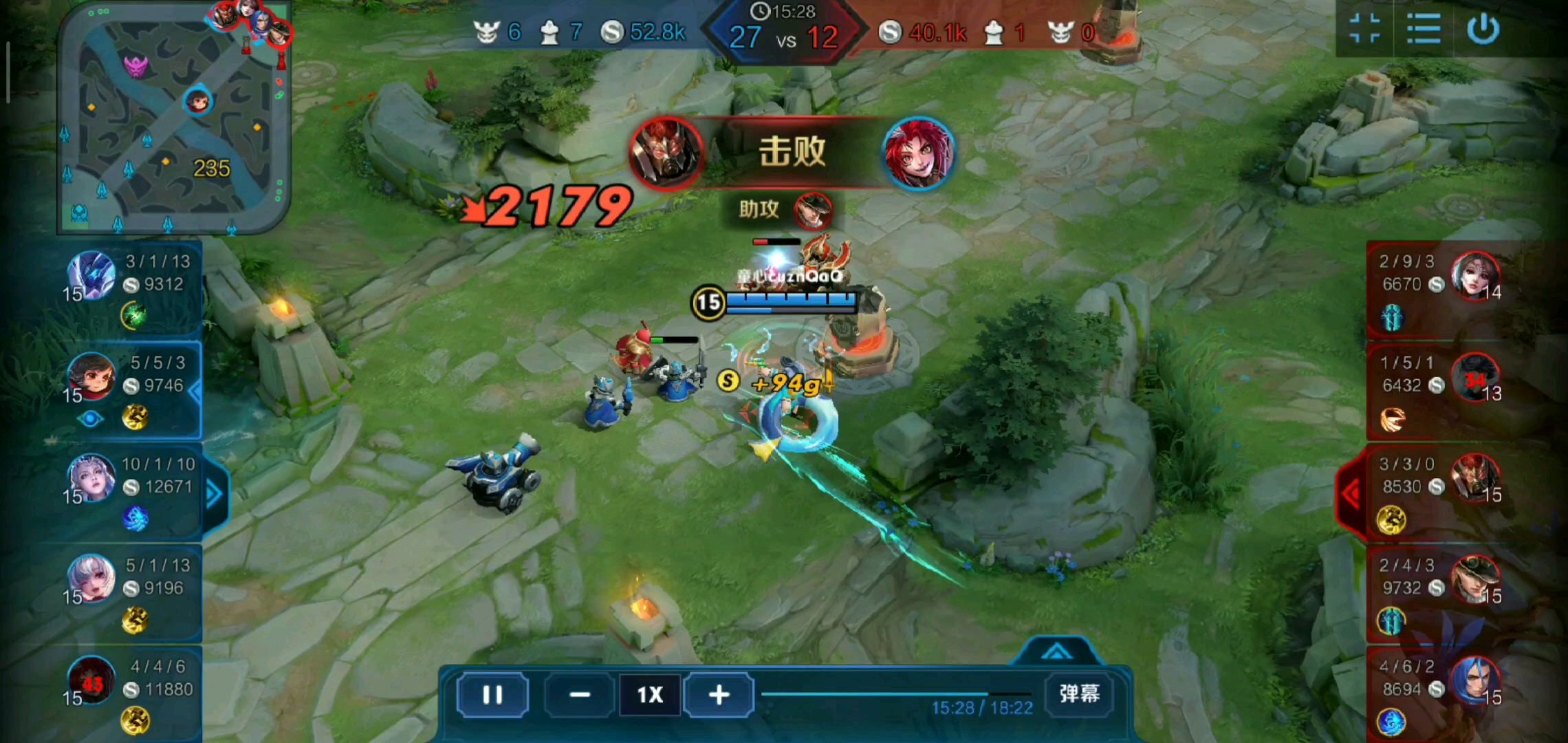
Task: Exit the replay with the power button
Action: tap(1483, 29)
